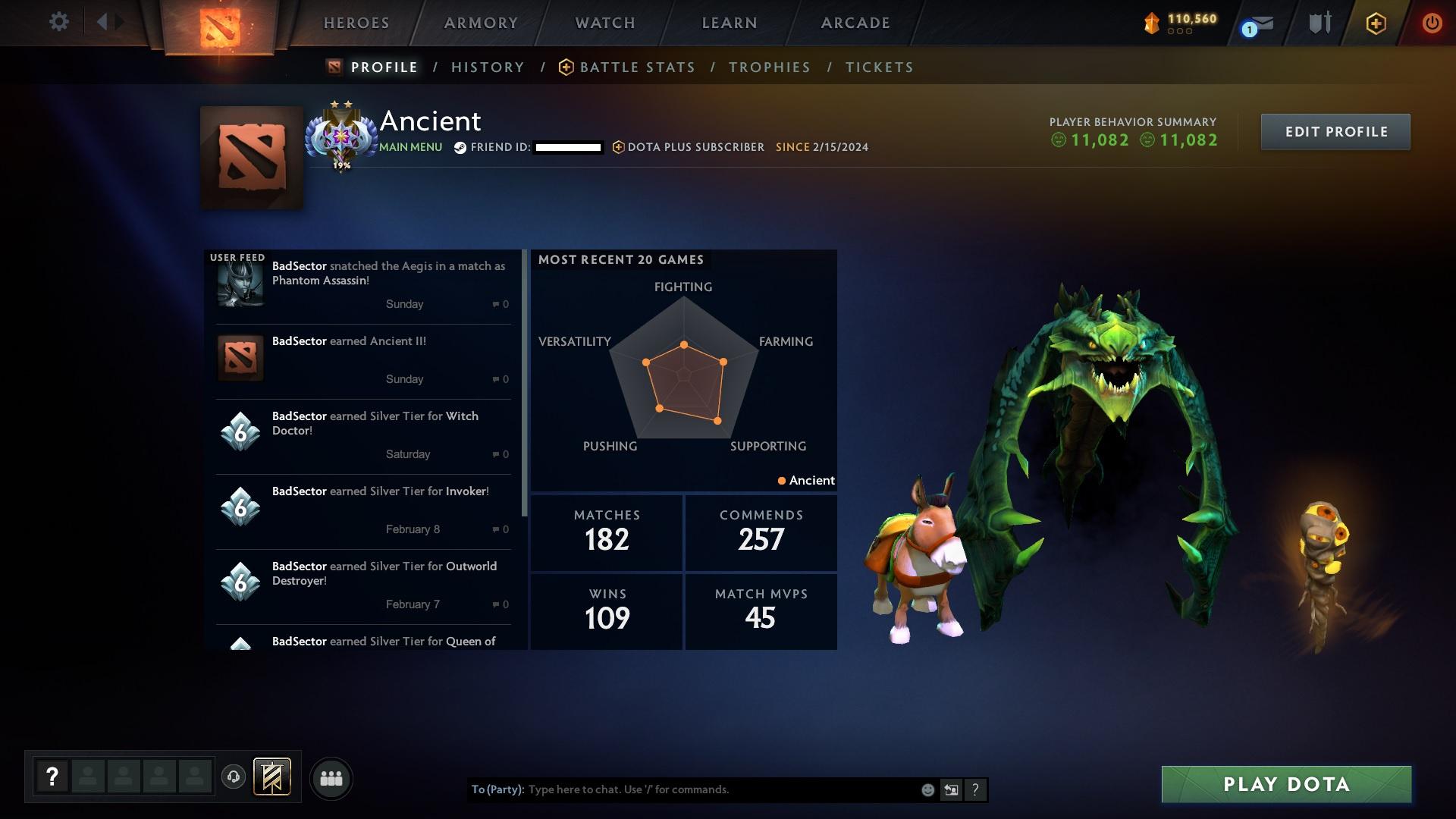Open the Dota Plus hexagon icon
The image size is (1456, 819).
(x=1375, y=23)
